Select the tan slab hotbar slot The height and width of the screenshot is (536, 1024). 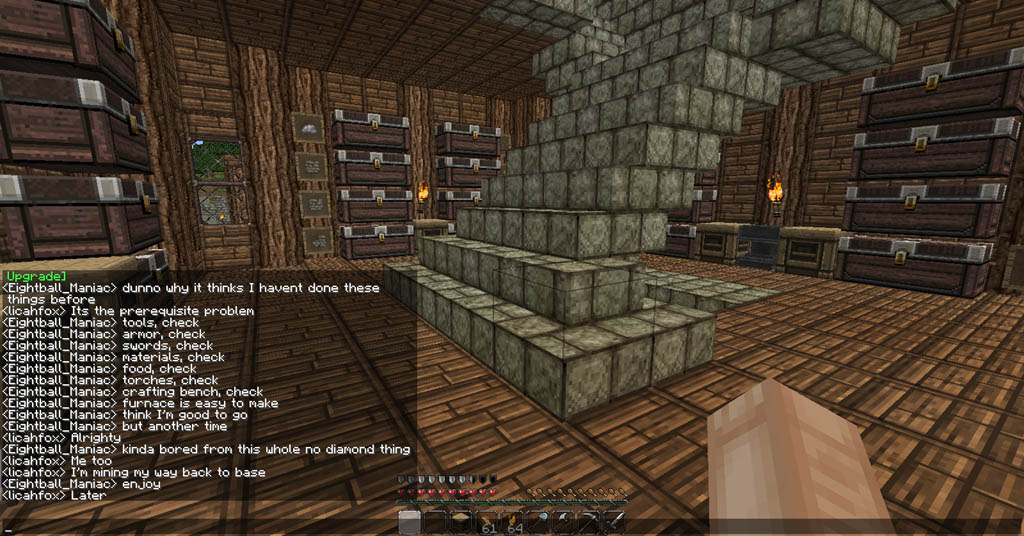(x=461, y=521)
